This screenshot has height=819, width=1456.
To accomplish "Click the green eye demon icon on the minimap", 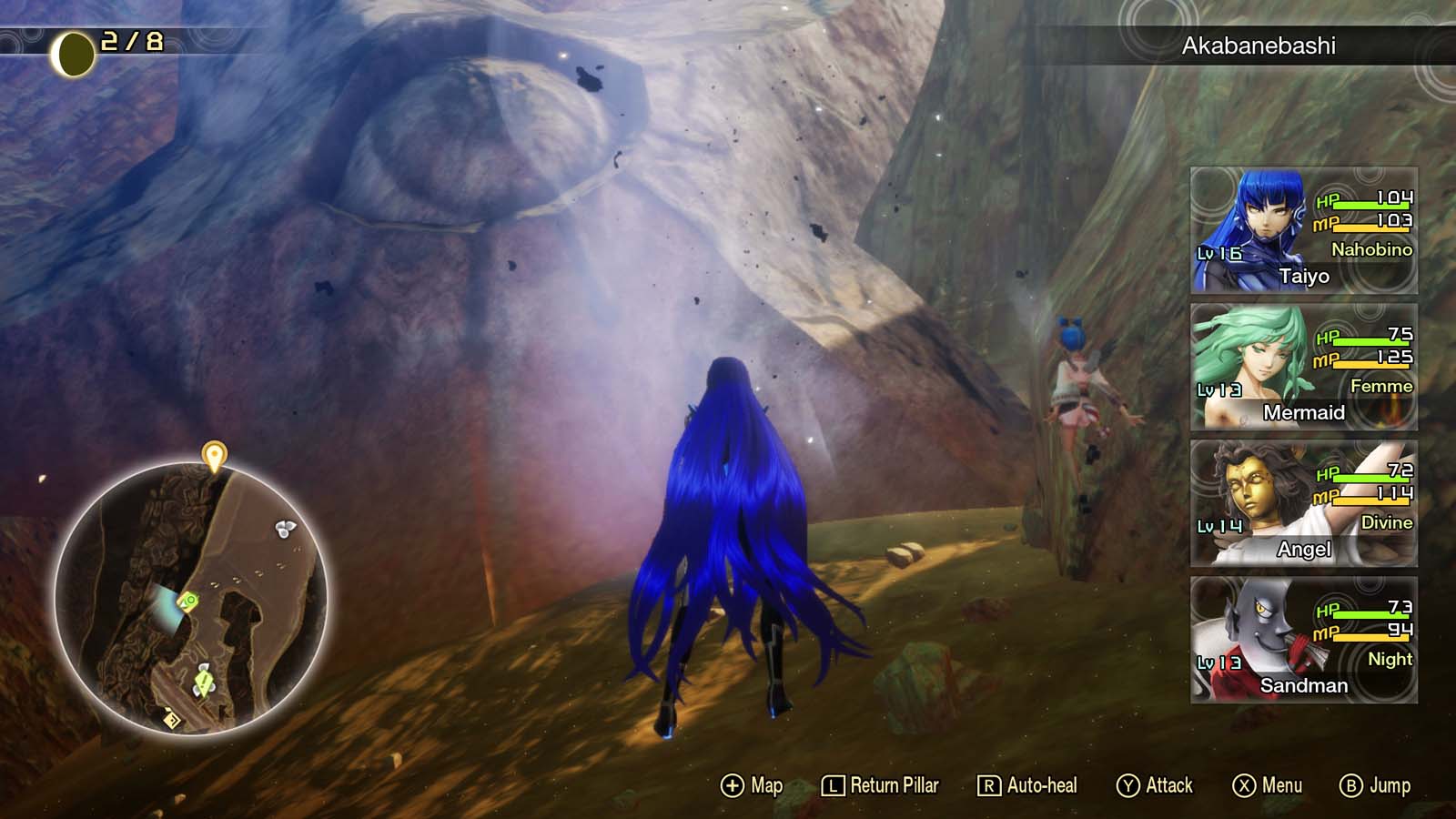I will pos(188,601).
